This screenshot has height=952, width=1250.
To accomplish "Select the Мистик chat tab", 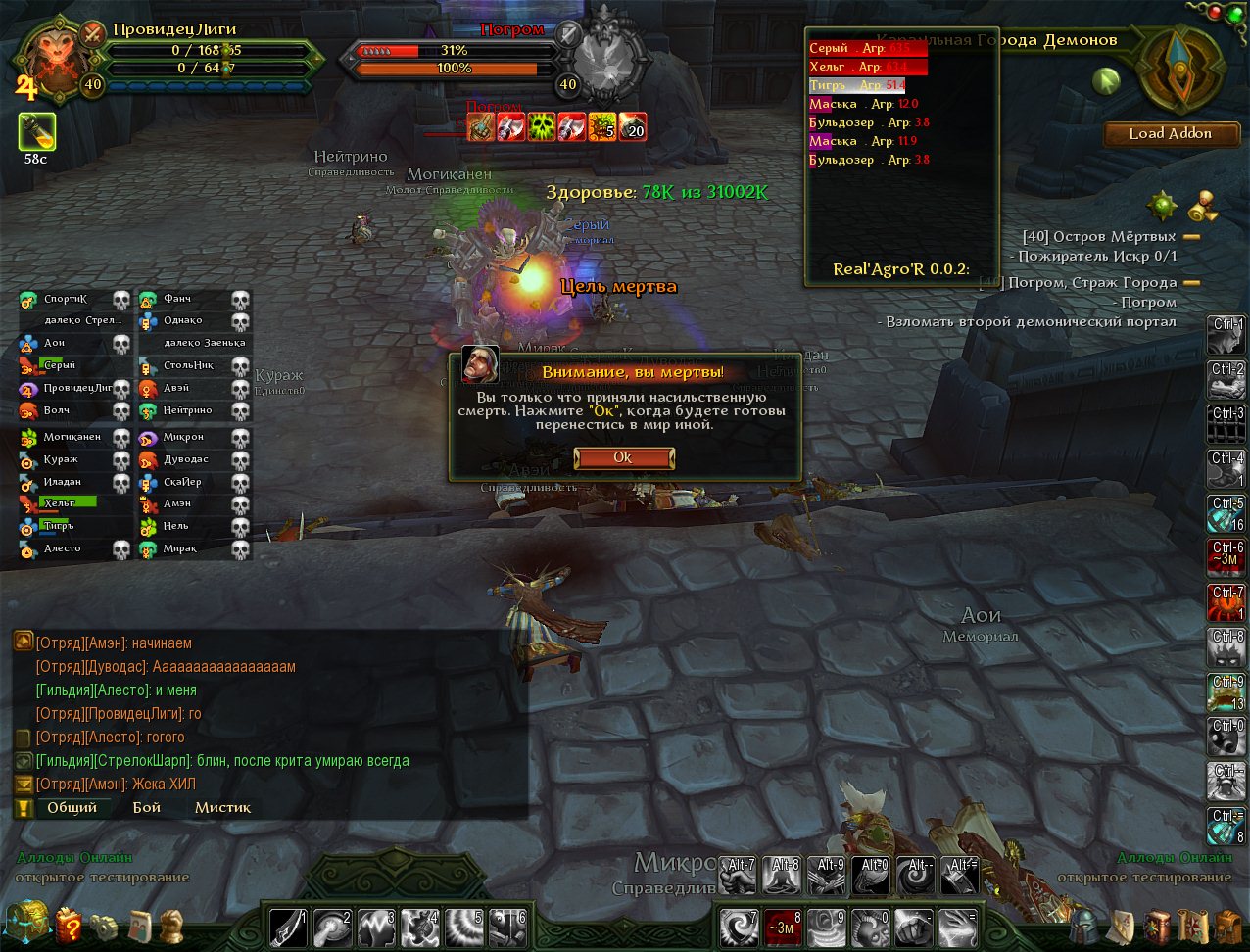I will click(x=222, y=808).
